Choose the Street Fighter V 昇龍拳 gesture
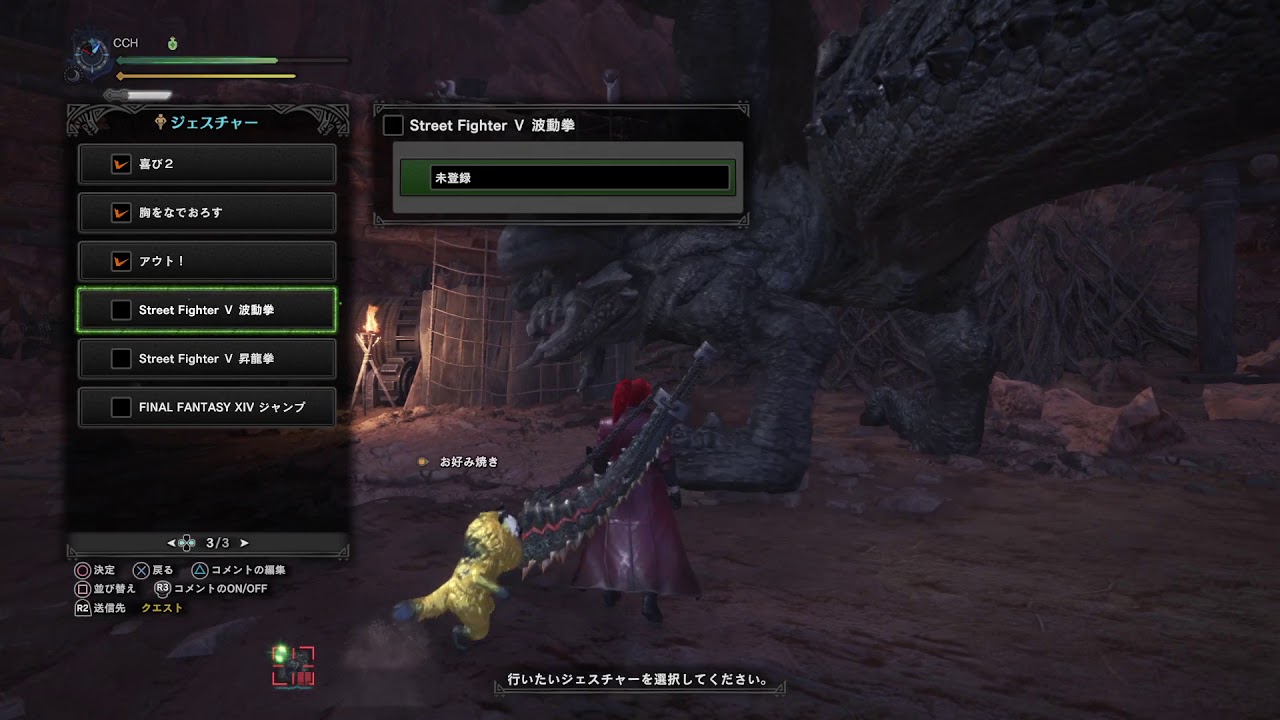The image size is (1280, 720). [x=207, y=358]
